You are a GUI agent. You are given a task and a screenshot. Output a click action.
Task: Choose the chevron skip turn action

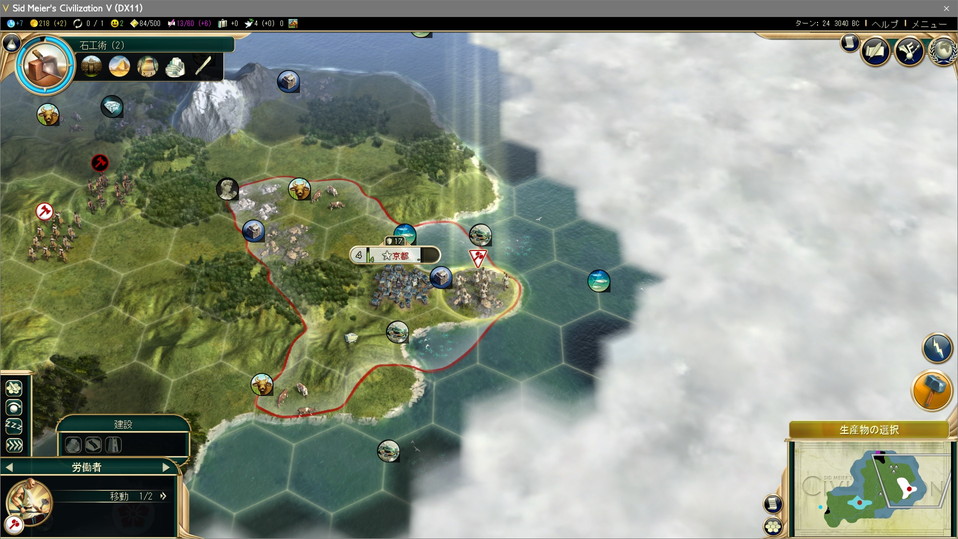pos(14,445)
